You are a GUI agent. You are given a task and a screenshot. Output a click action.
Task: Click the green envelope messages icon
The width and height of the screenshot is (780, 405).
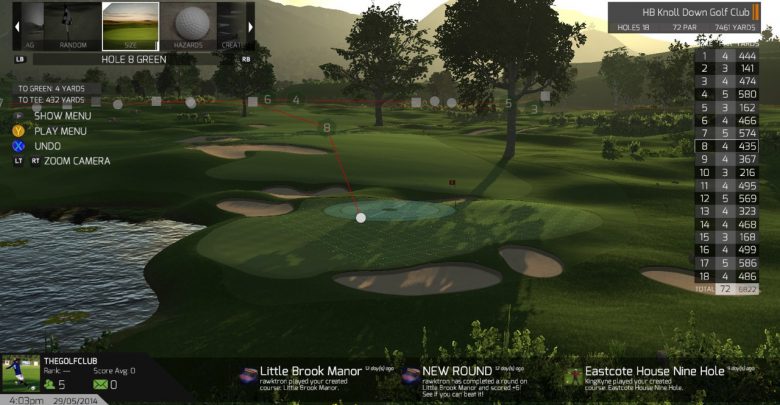point(98,384)
